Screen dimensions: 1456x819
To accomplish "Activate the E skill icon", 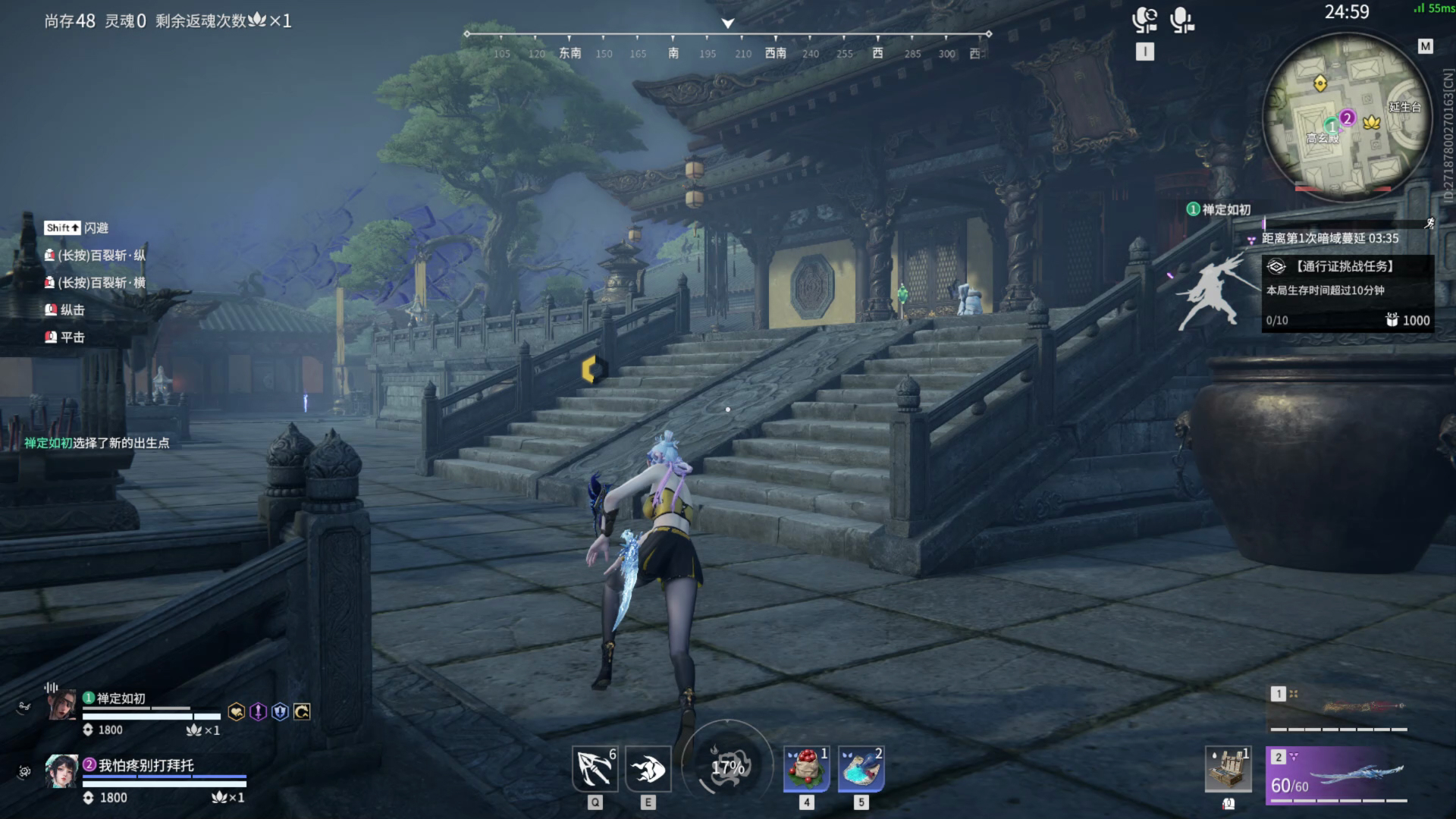I will tap(648, 768).
